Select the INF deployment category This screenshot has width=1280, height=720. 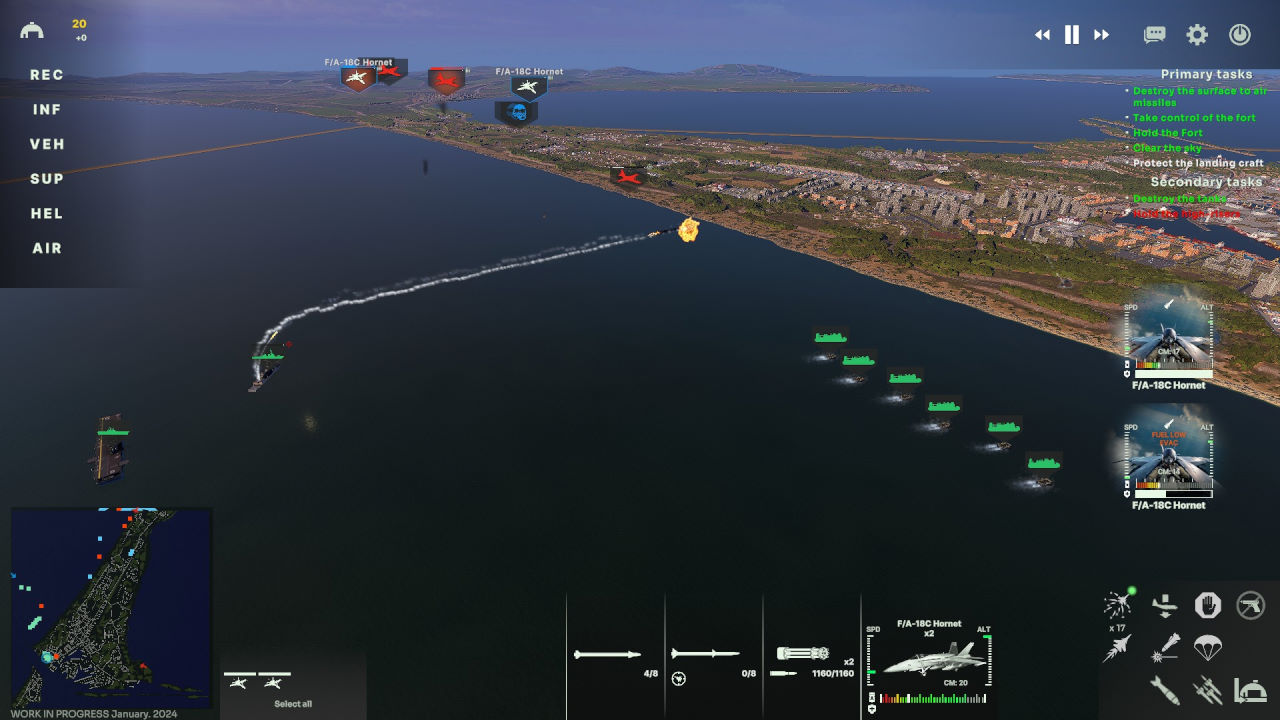pyautogui.click(x=47, y=110)
